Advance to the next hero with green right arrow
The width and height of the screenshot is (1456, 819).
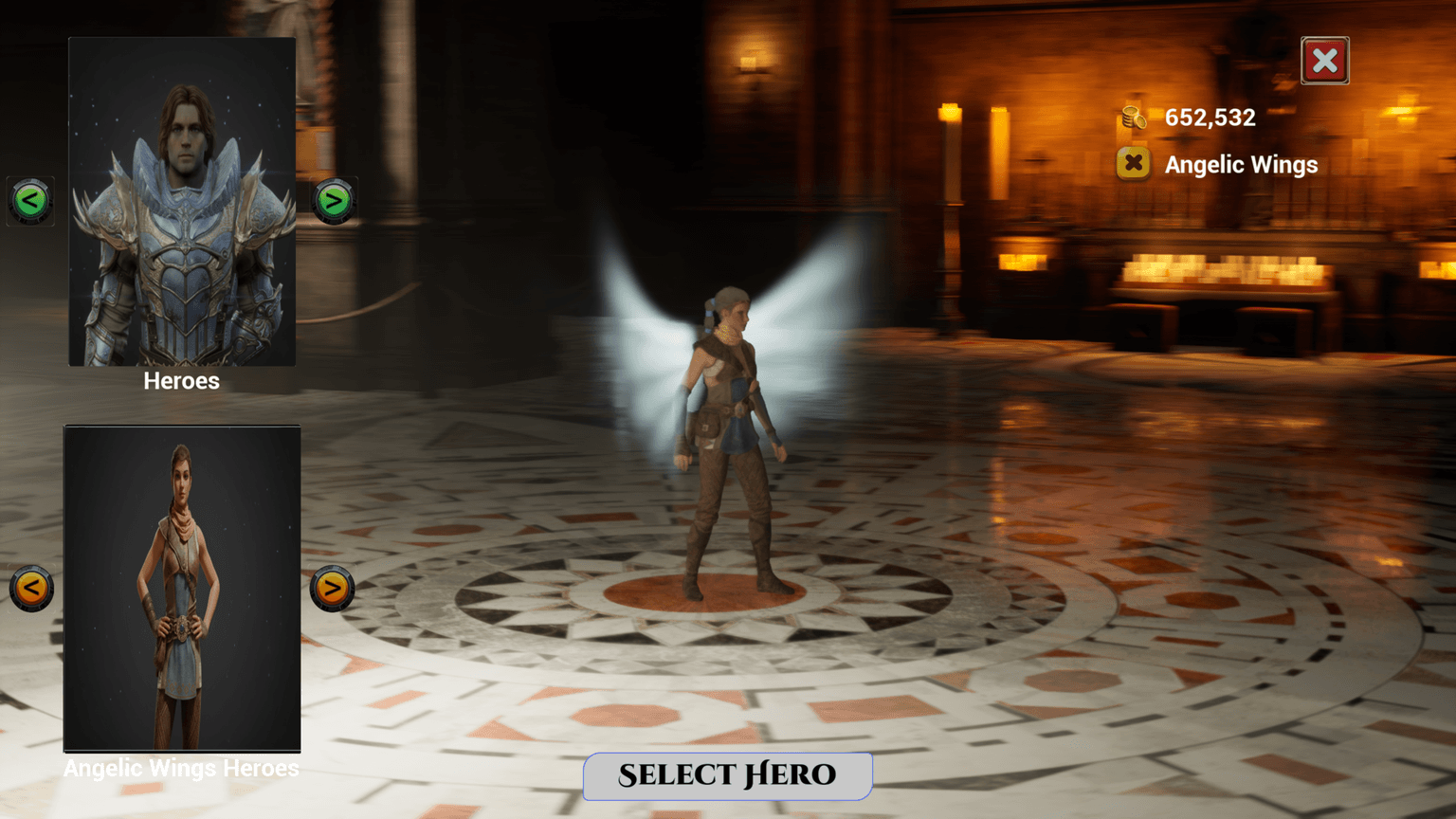tap(334, 200)
